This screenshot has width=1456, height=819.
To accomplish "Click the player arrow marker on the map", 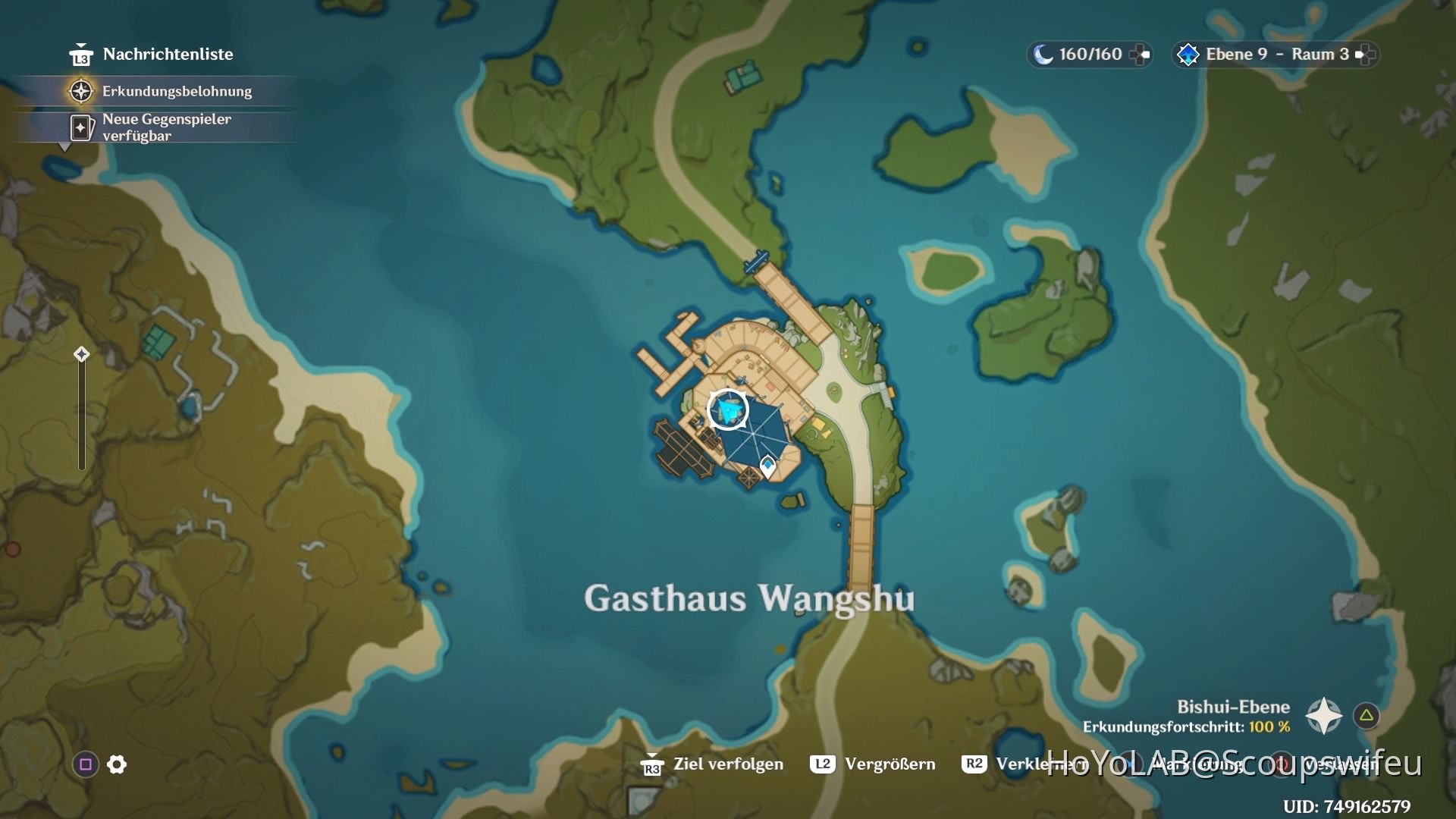I will coord(726,409).
